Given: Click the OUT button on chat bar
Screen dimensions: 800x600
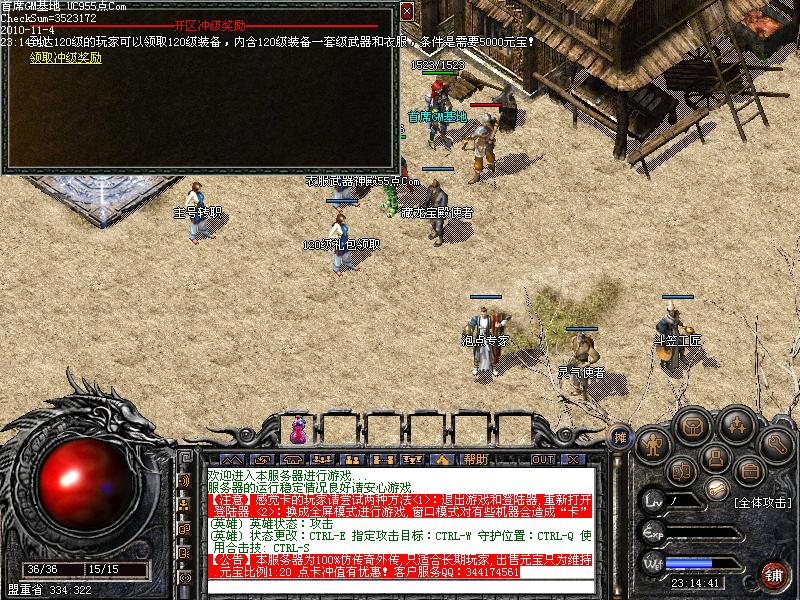Looking at the screenshot, I should point(542,459).
